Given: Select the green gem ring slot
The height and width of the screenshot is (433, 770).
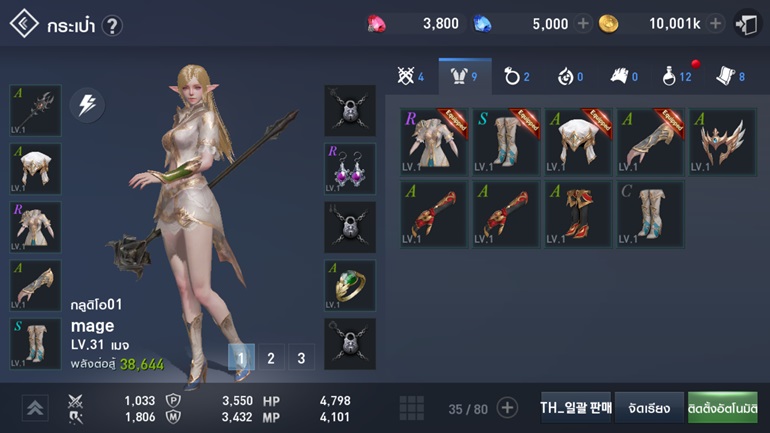Looking at the screenshot, I should (x=350, y=285).
